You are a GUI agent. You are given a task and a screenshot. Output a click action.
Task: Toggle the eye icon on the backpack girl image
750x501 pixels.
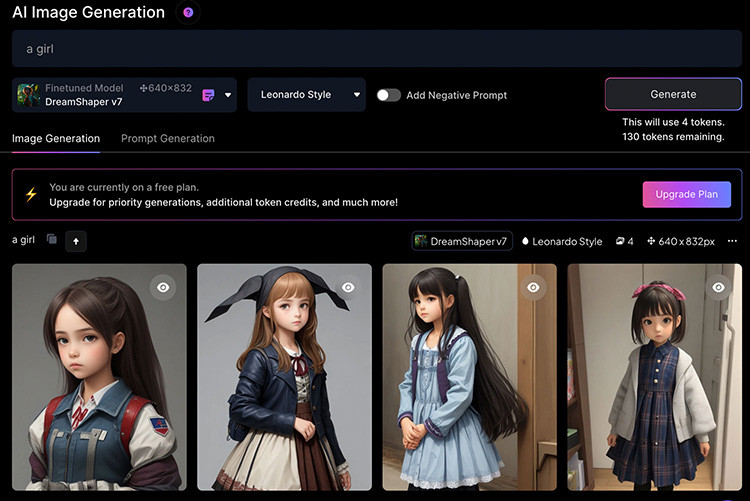click(163, 287)
